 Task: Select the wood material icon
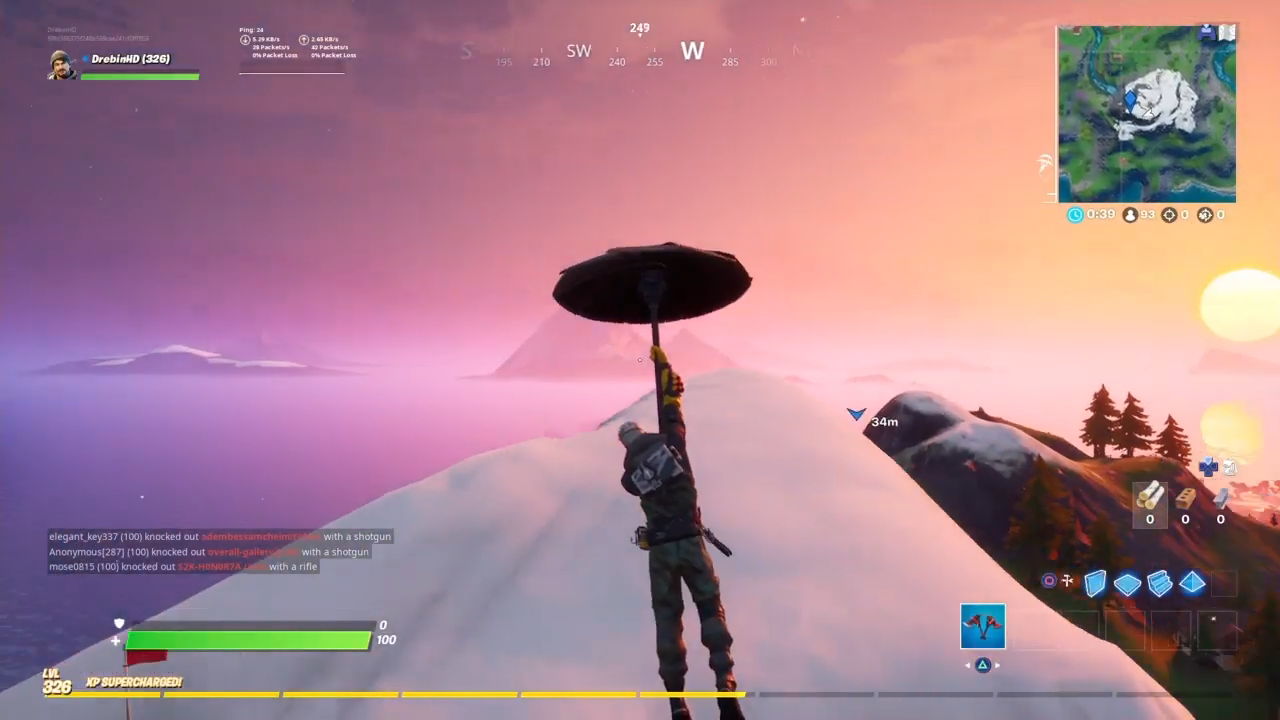(x=1151, y=498)
